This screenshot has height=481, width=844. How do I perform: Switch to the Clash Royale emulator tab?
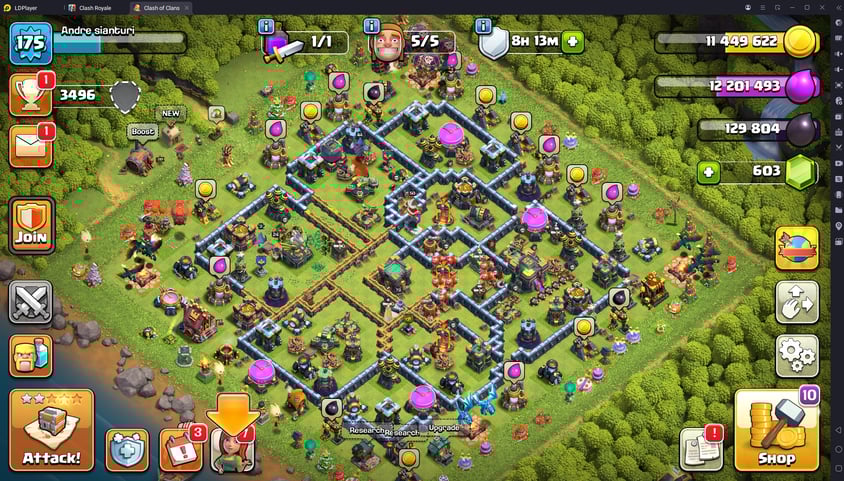pyautogui.click(x=95, y=7)
